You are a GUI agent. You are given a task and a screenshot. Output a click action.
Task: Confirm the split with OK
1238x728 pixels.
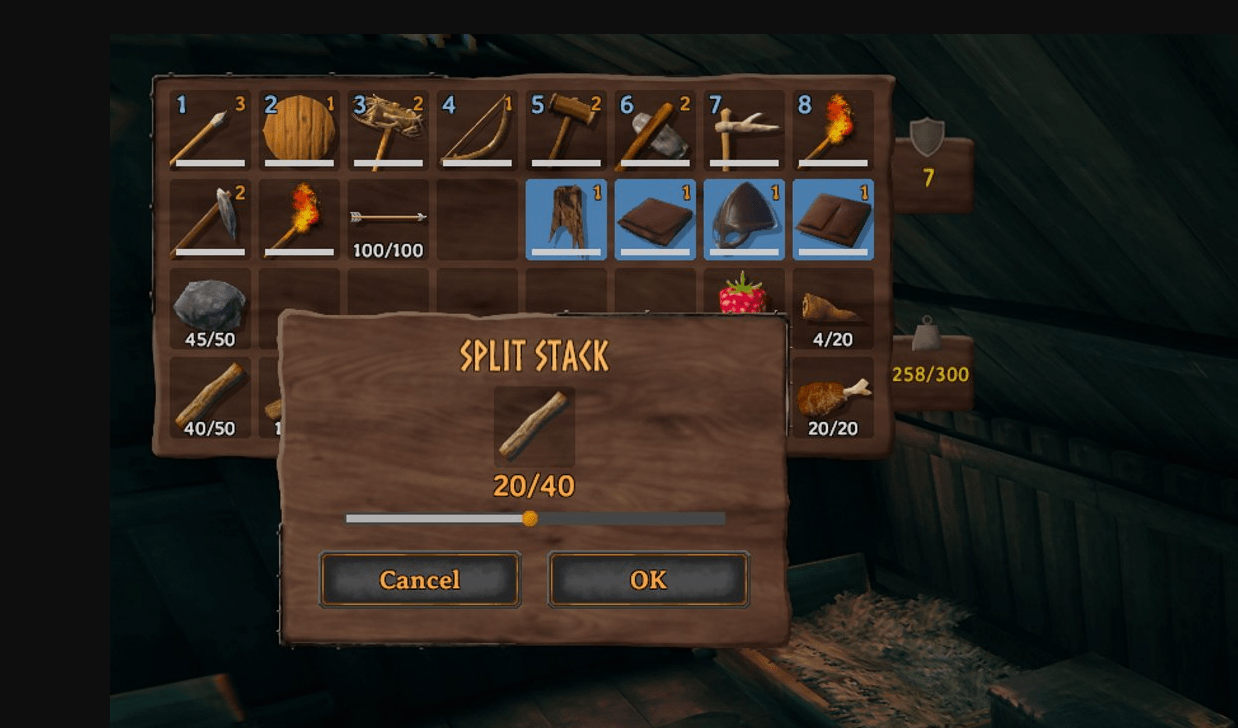[648, 580]
